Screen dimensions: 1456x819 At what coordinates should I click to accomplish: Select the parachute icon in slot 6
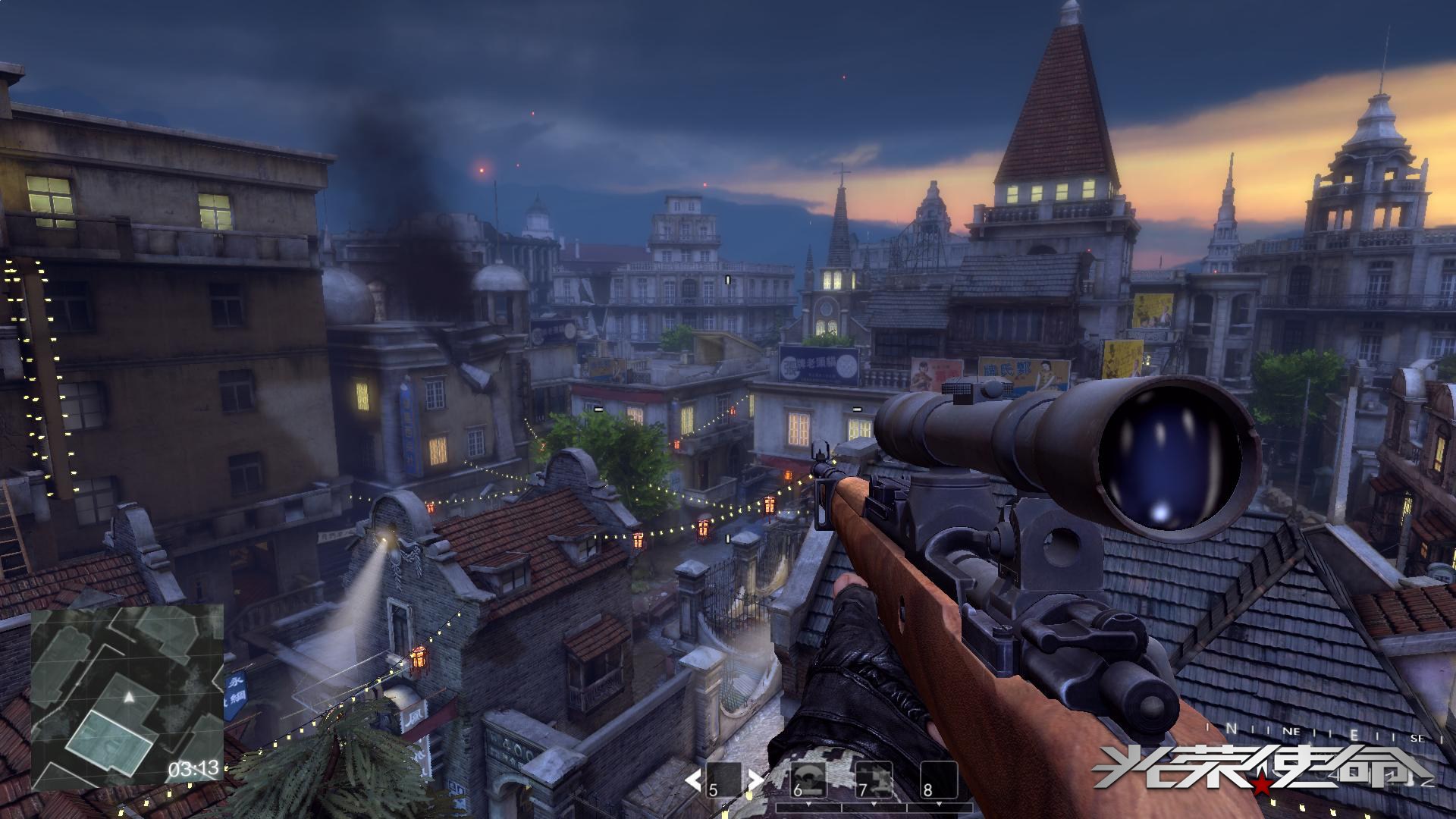point(808,777)
